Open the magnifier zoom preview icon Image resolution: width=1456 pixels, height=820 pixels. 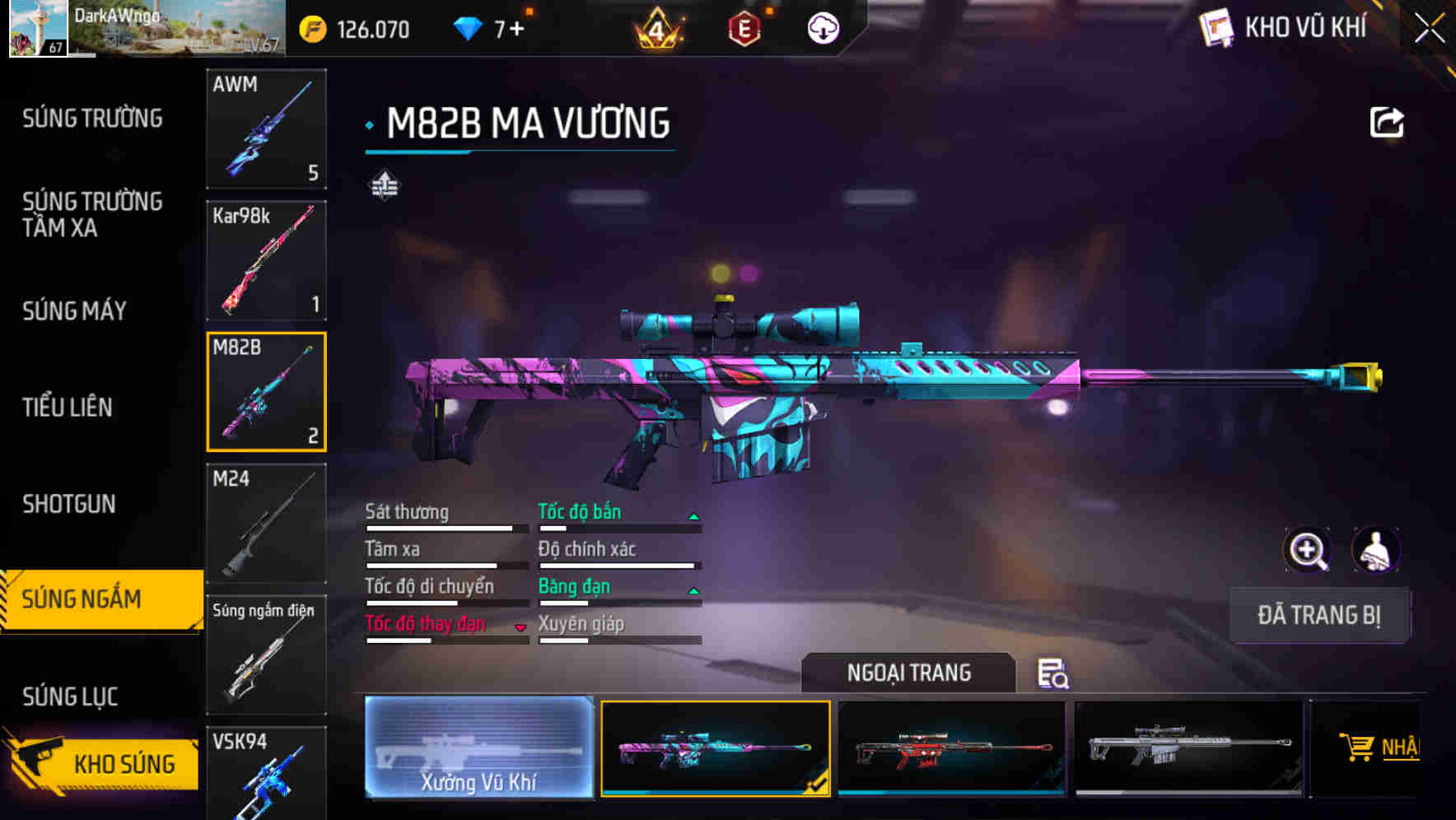click(1308, 550)
